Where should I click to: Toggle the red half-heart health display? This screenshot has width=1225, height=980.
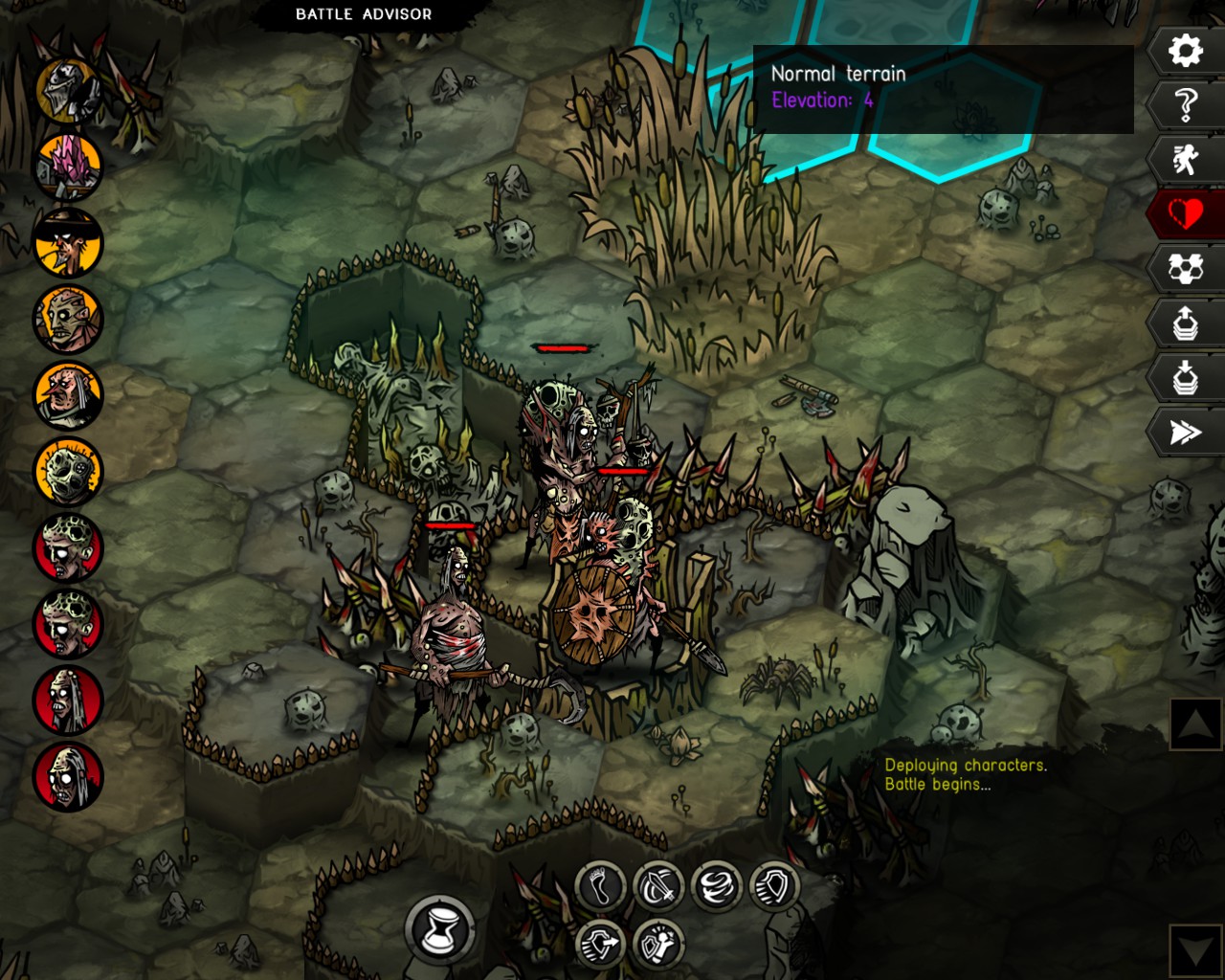1185,213
